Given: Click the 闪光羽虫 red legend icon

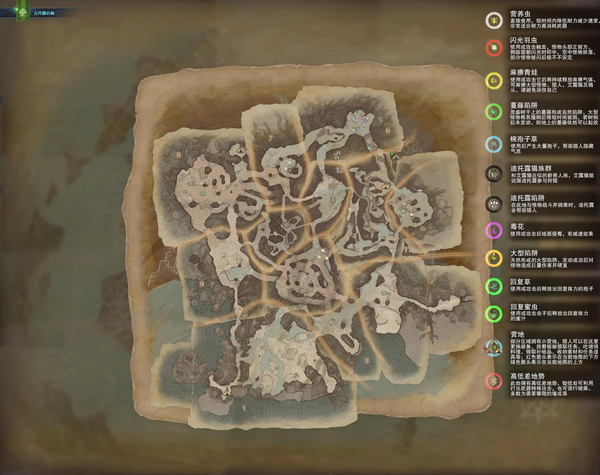Looking at the screenshot, I should click(492, 47).
